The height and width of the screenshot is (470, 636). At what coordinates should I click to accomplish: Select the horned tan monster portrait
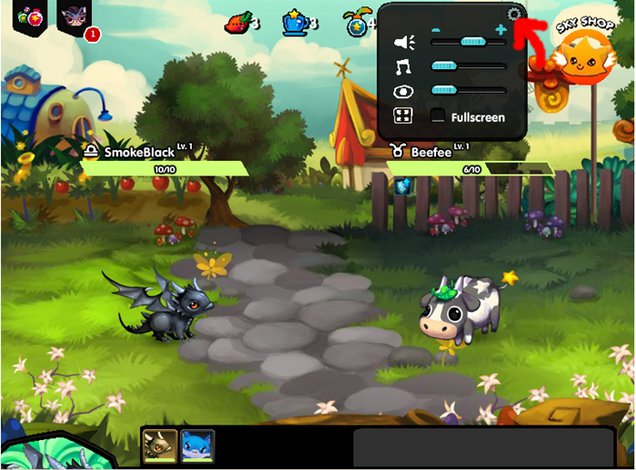(159, 444)
